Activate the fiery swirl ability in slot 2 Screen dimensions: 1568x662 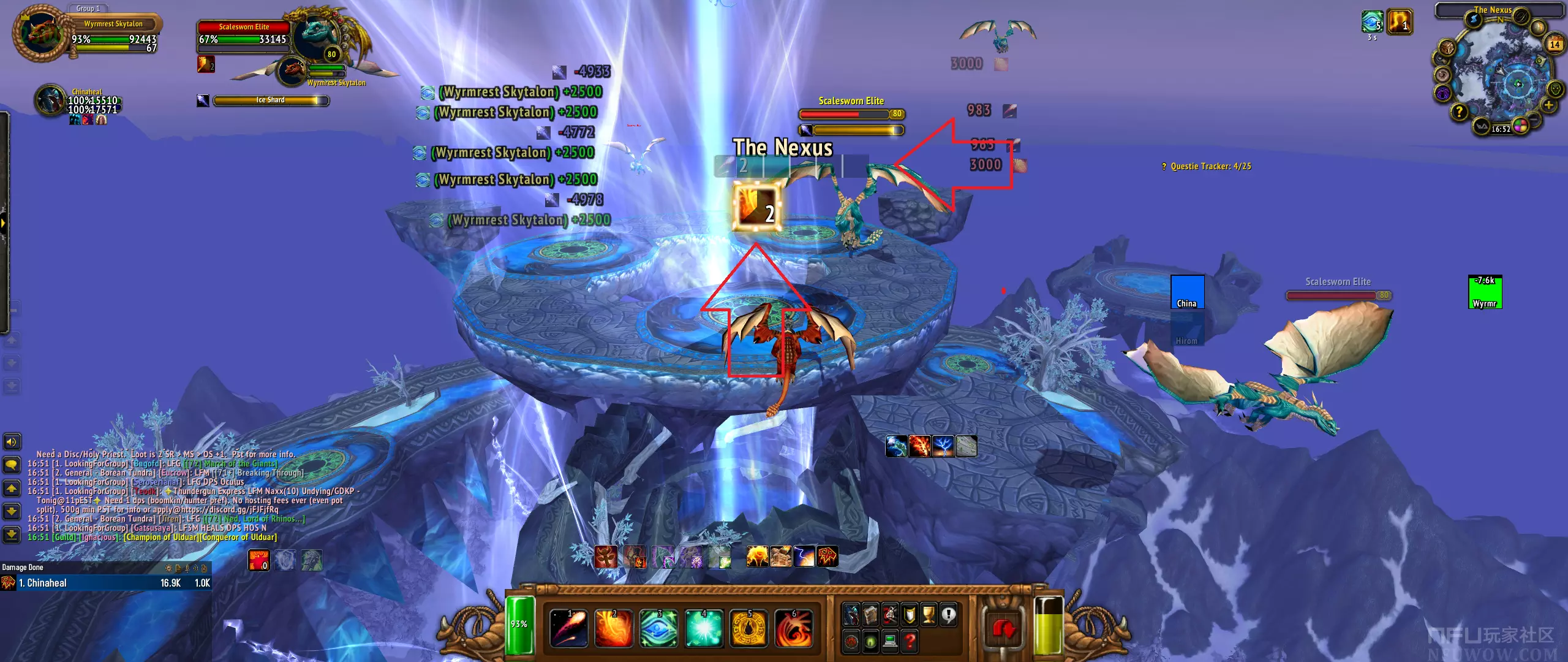coord(614,628)
